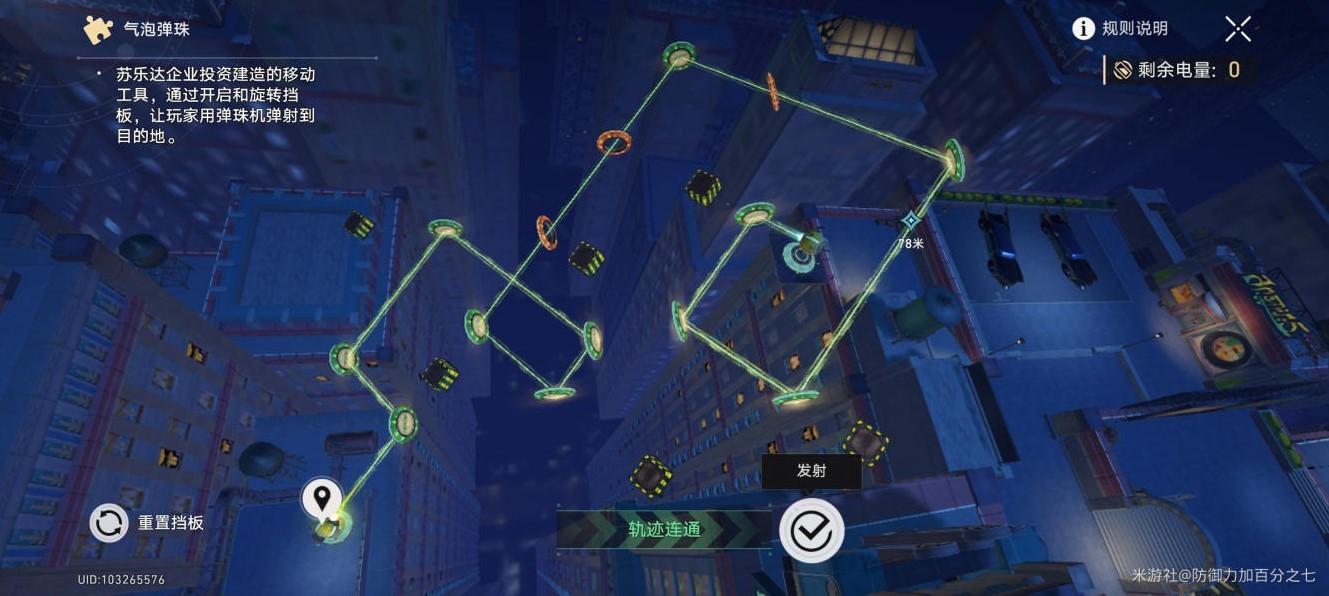The height and width of the screenshot is (596, 1329).
Task: Reset baffles with 重置挡板 button
Action: click(x=110, y=522)
